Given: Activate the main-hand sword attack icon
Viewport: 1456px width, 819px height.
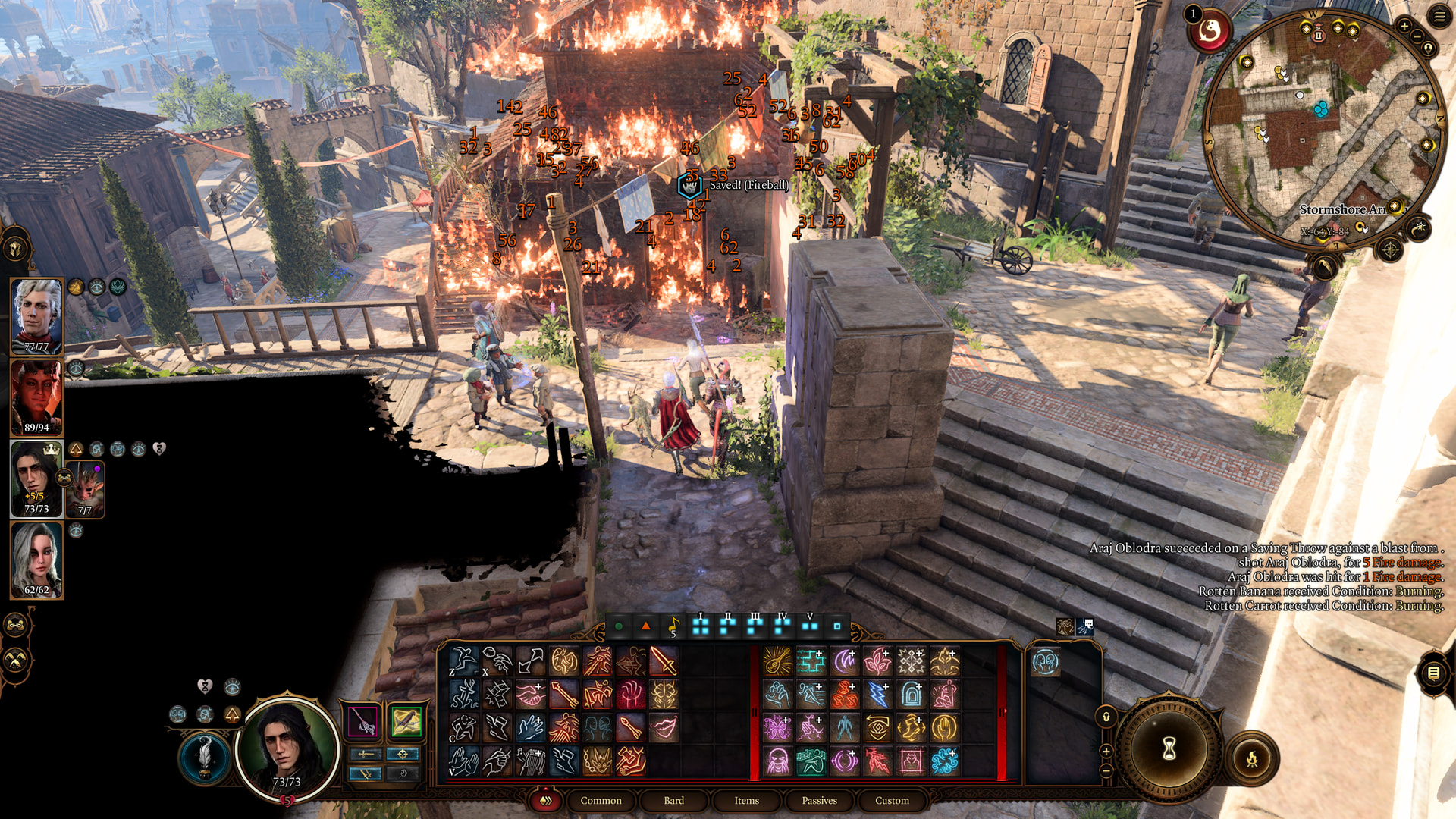Looking at the screenshot, I should [x=664, y=661].
